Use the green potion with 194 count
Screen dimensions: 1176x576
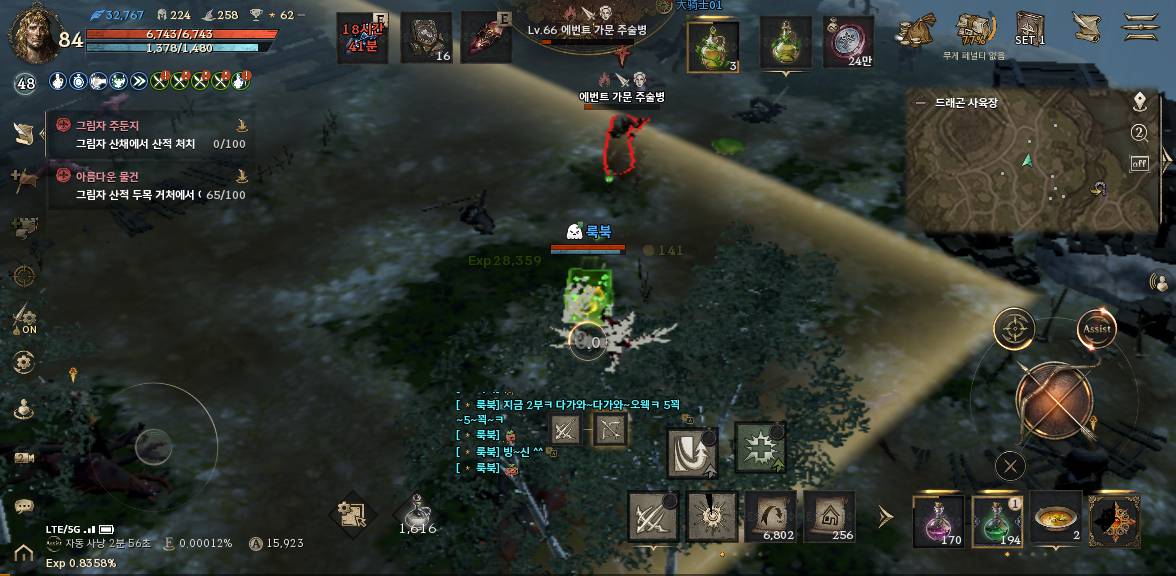(x=996, y=519)
